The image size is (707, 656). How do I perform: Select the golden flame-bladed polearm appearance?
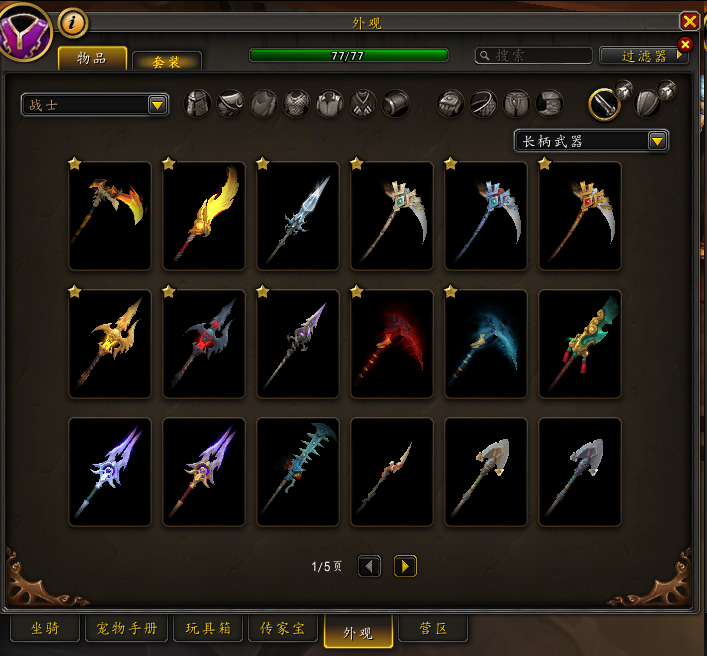[x=204, y=216]
